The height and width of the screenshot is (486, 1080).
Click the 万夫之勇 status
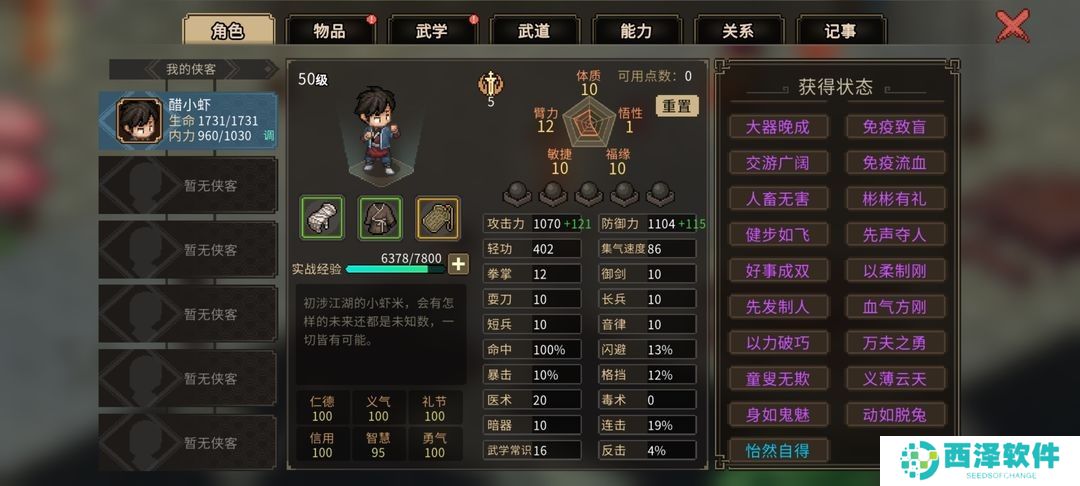(x=894, y=343)
